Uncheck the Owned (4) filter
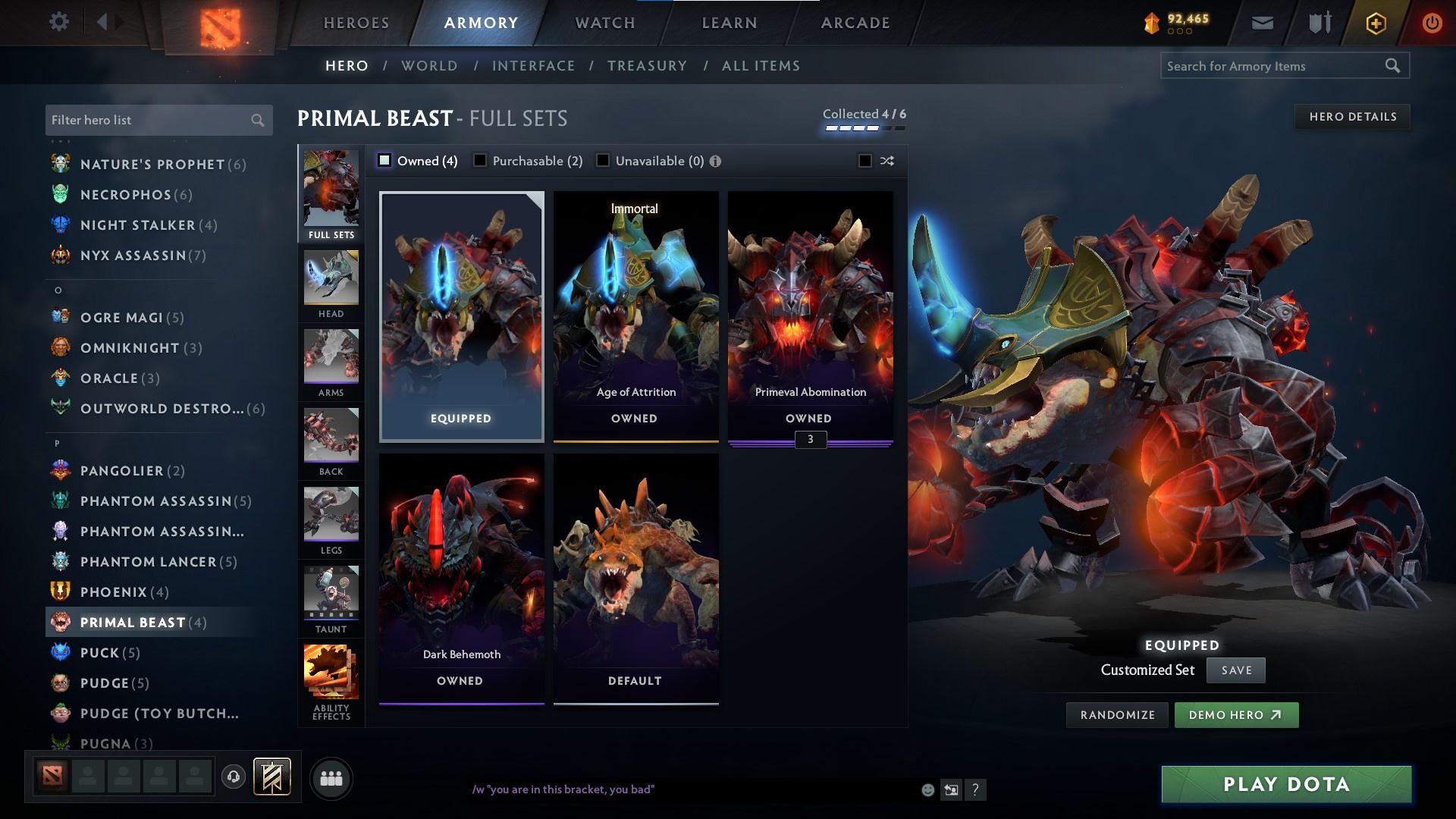1456x819 pixels. [385, 161]
